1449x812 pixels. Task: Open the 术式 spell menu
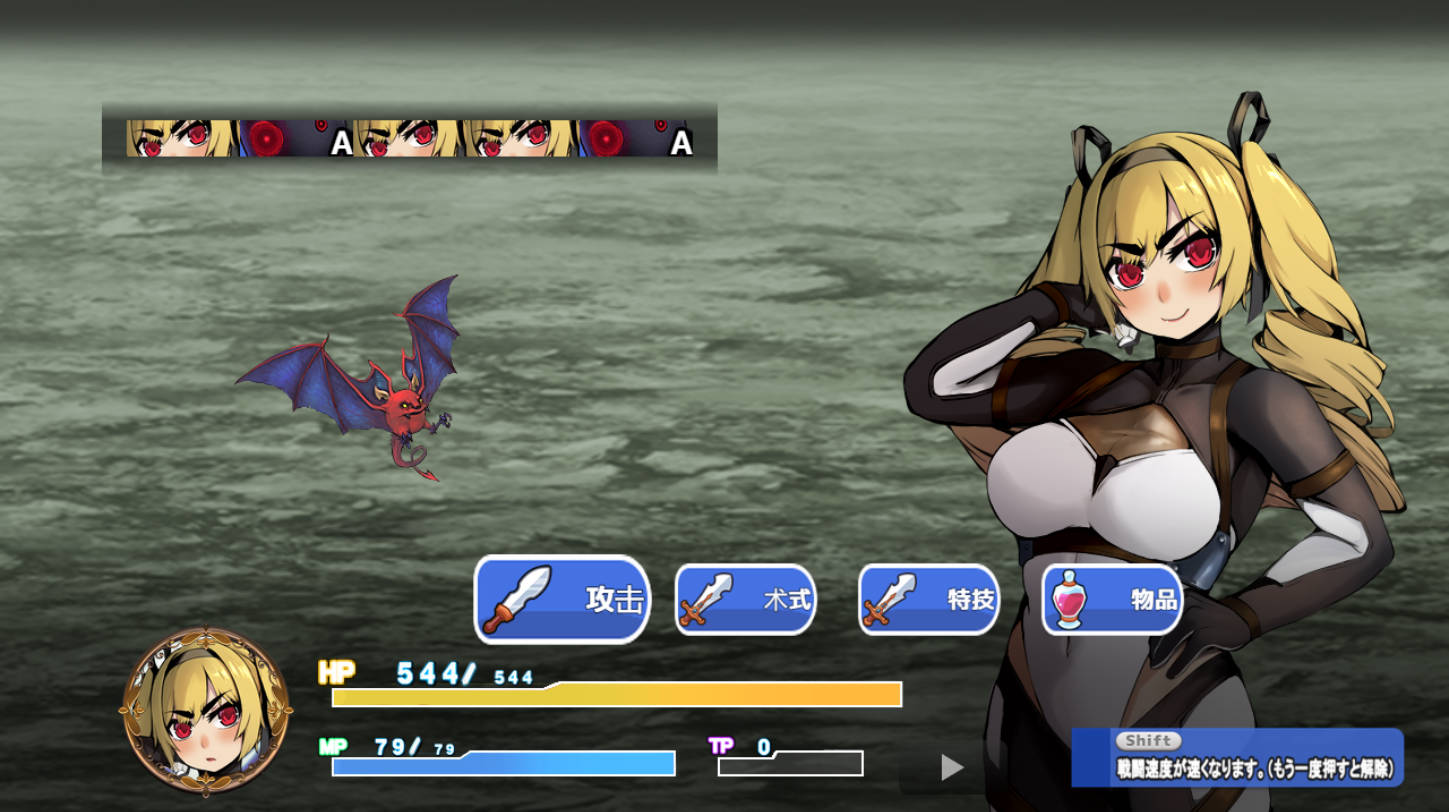pyautogui.click(x=745, y=599)
